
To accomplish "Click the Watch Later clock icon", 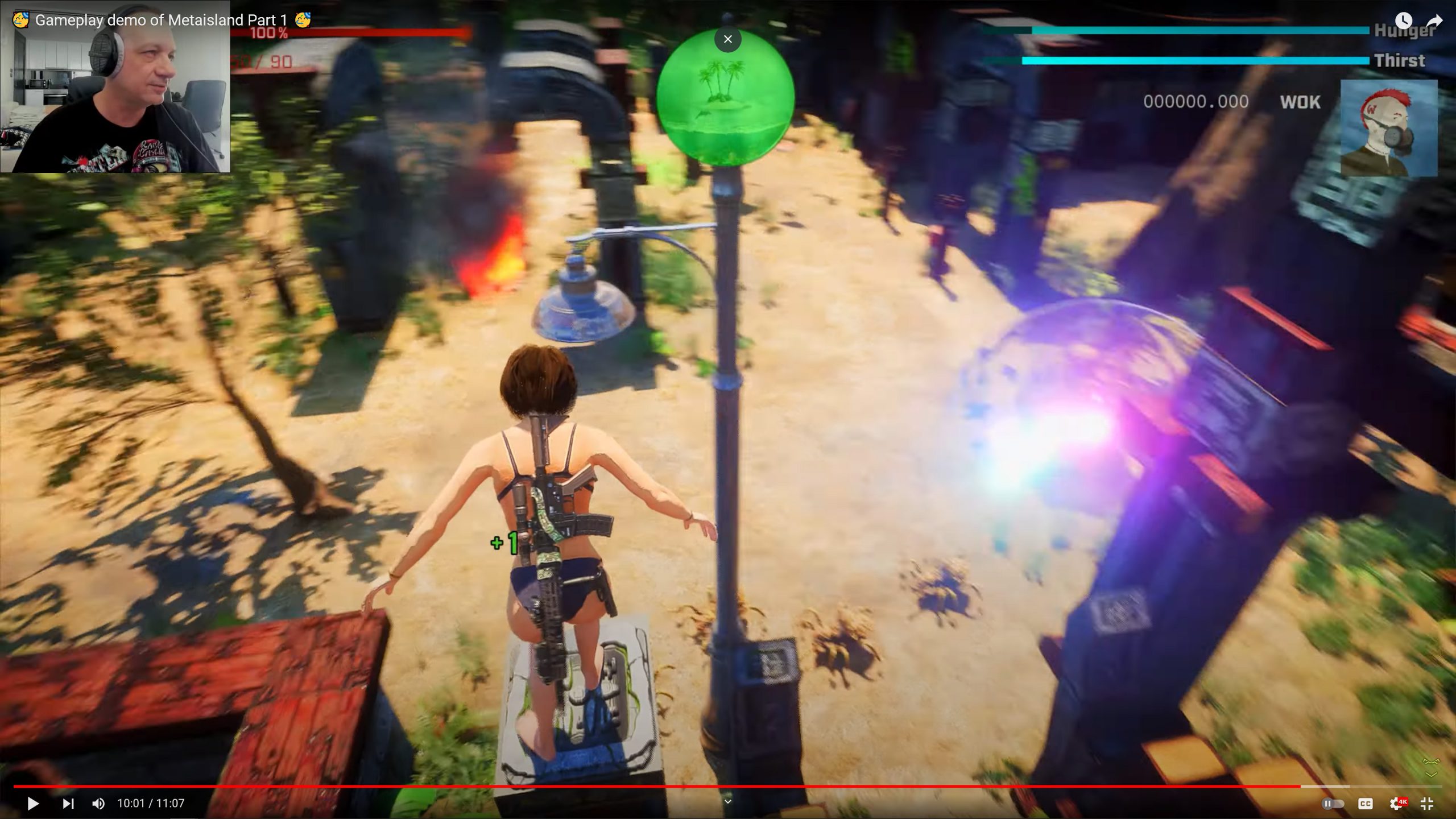I will click(1404, 20).
